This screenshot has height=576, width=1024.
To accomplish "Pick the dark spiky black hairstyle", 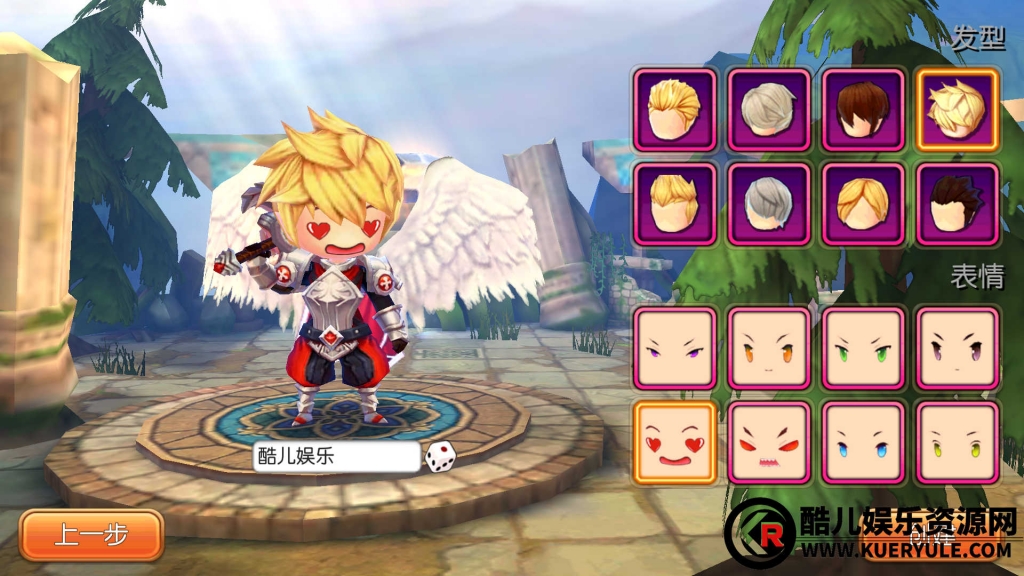I will [958, 204].
